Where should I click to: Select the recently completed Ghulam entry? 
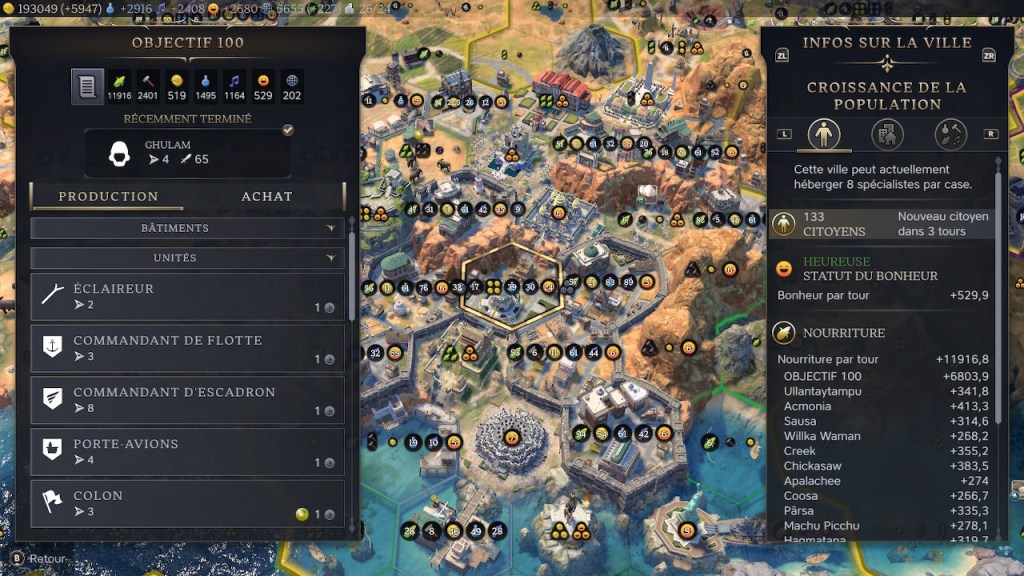188,152
